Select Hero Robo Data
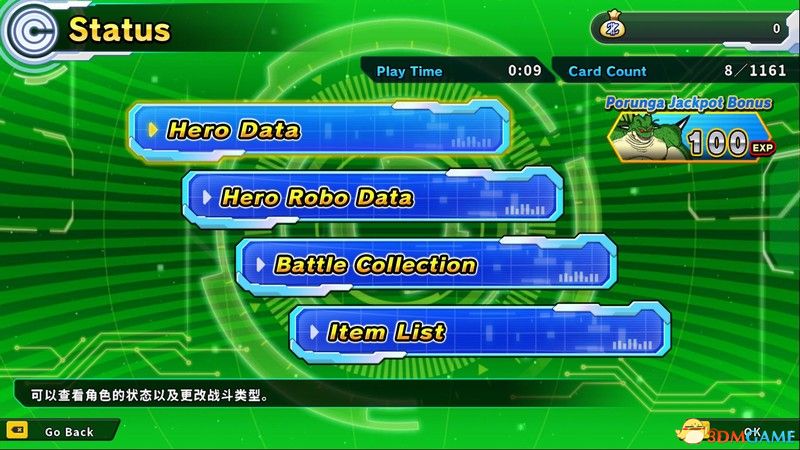 pos(372,197)
